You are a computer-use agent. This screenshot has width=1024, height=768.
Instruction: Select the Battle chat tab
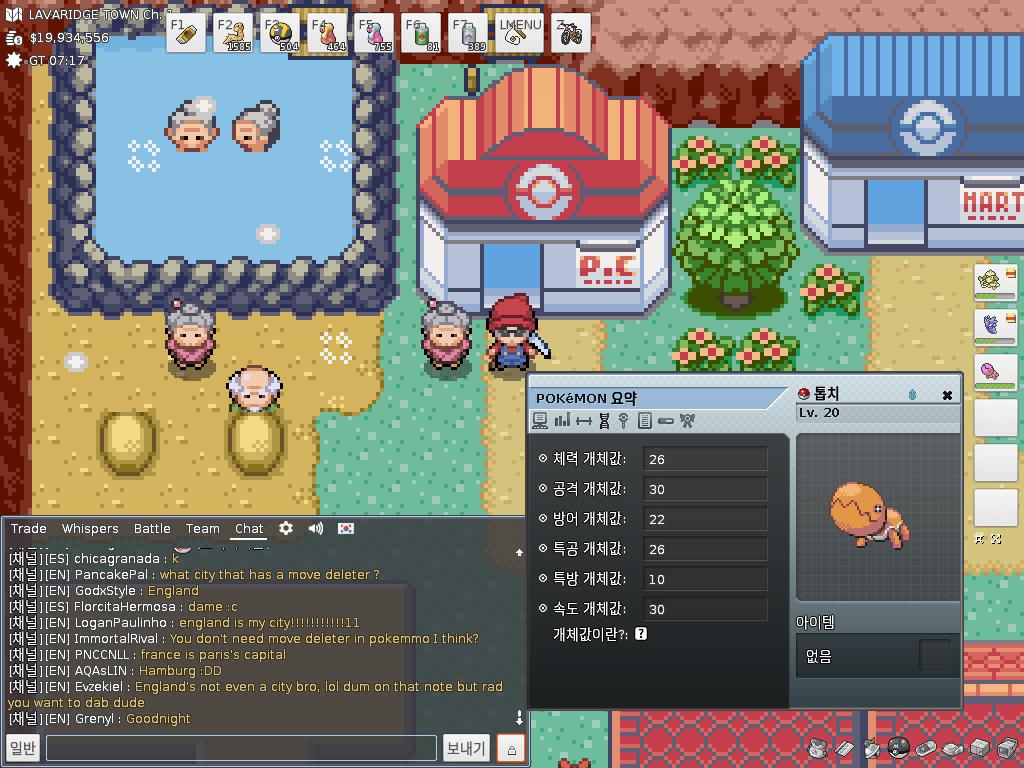click(152, 528)
